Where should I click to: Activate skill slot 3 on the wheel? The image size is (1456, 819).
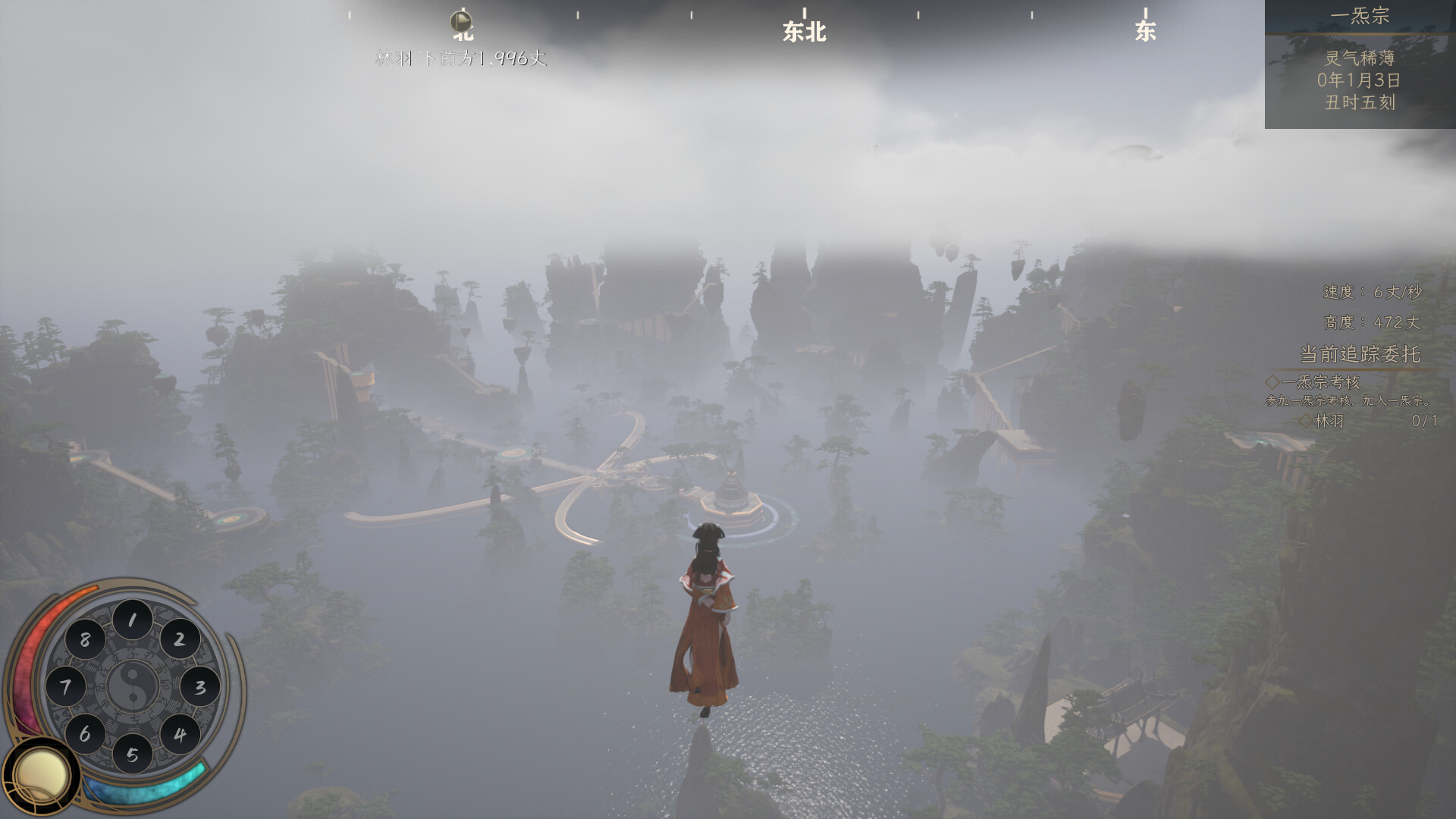(199, 687)
